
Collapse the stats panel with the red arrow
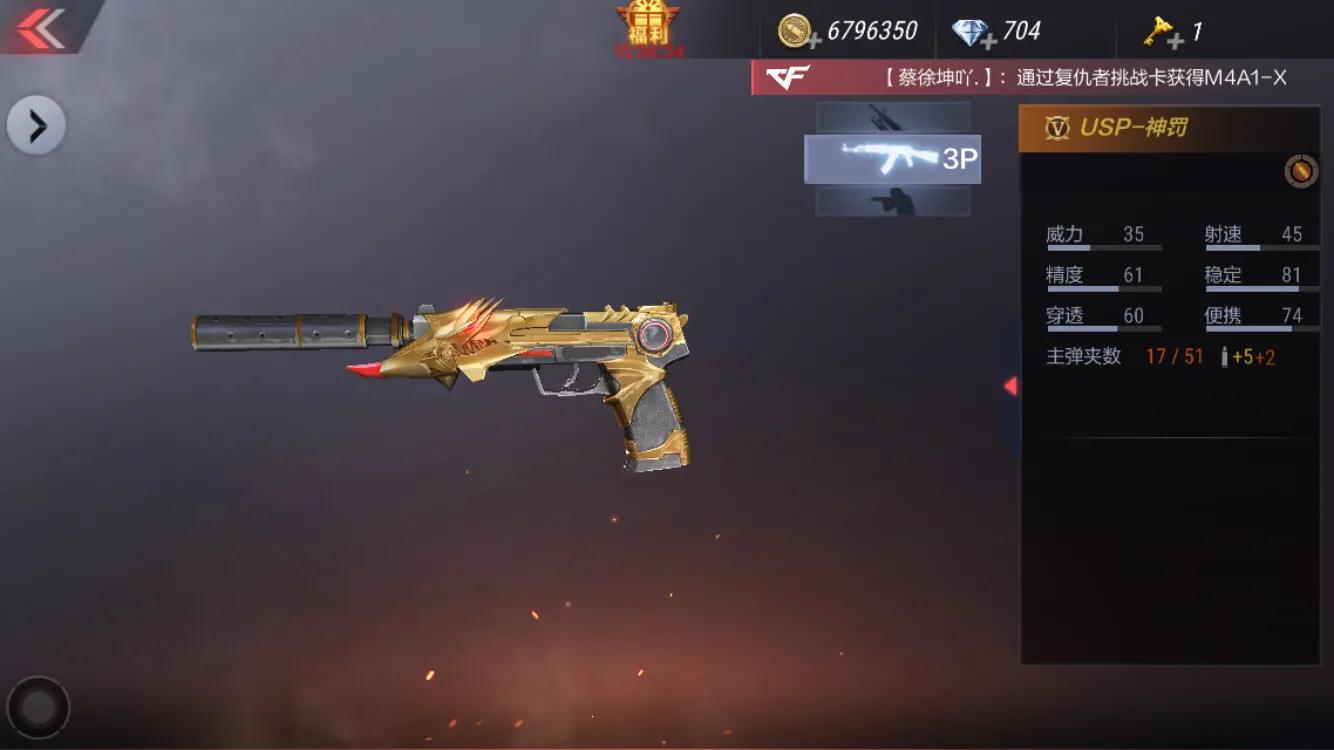tap(1010, 386)
